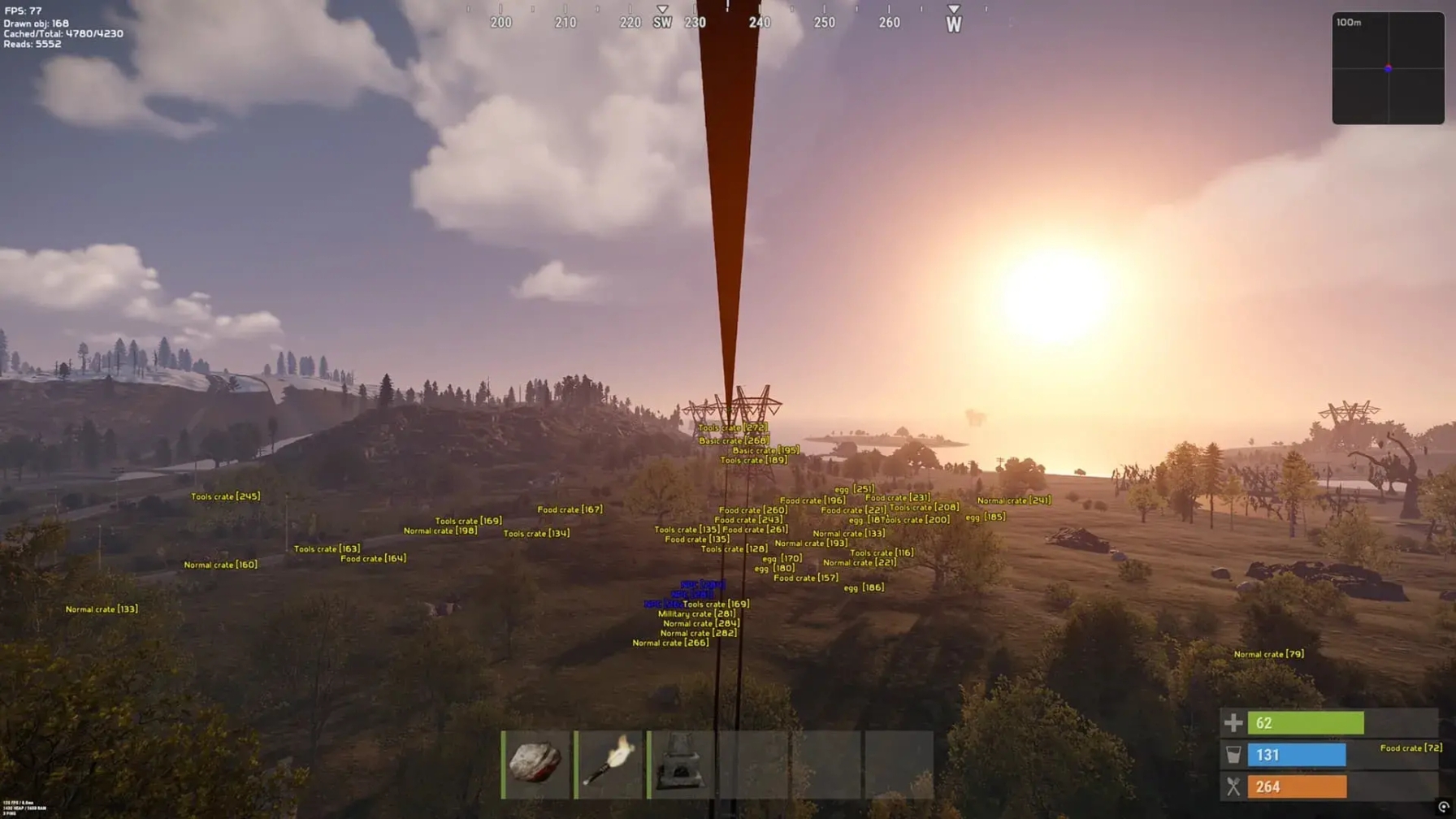Click the health plus icon near the green bar
The width and height of the screenshot is (1456, 819).
1233,722
